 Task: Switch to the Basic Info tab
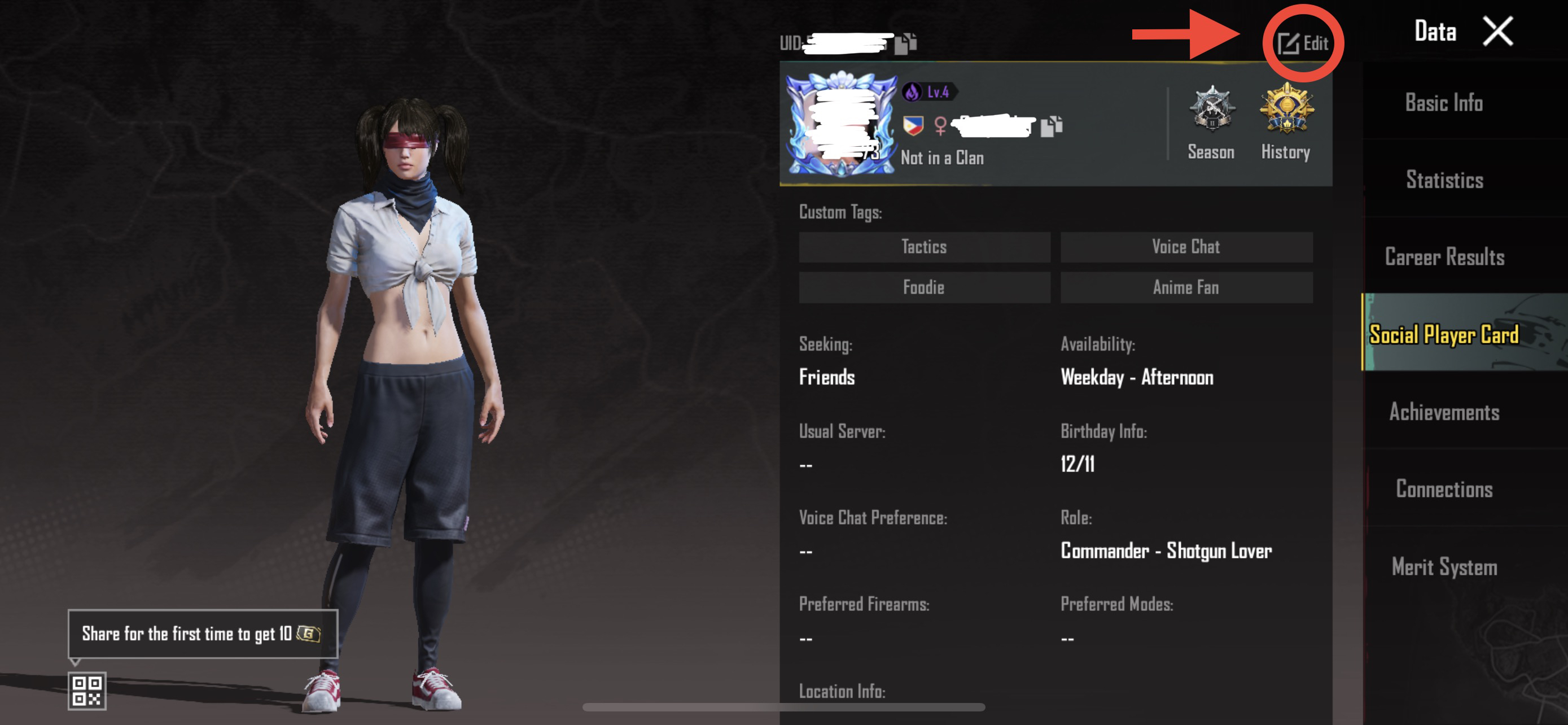point(1444,102)
